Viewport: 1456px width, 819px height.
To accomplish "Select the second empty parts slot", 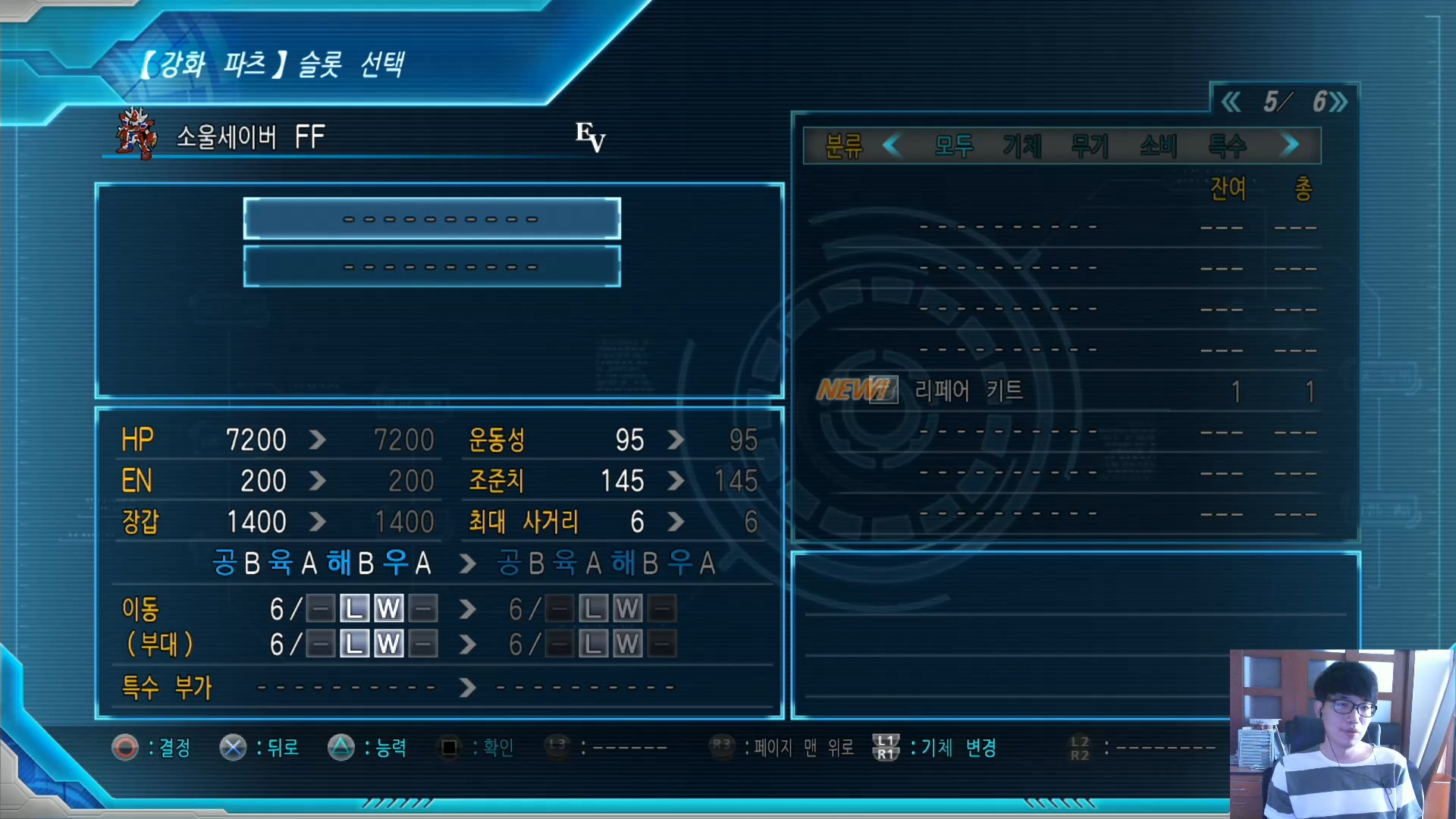I will coord(431,267).
